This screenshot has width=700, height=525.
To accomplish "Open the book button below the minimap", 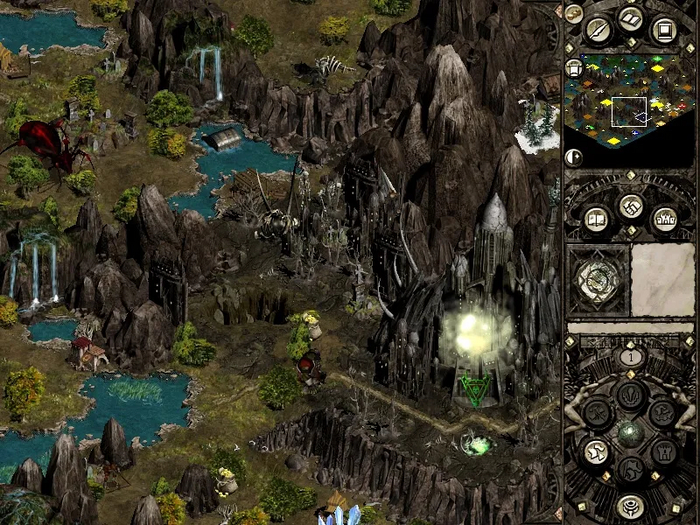I will pos(596,219).
